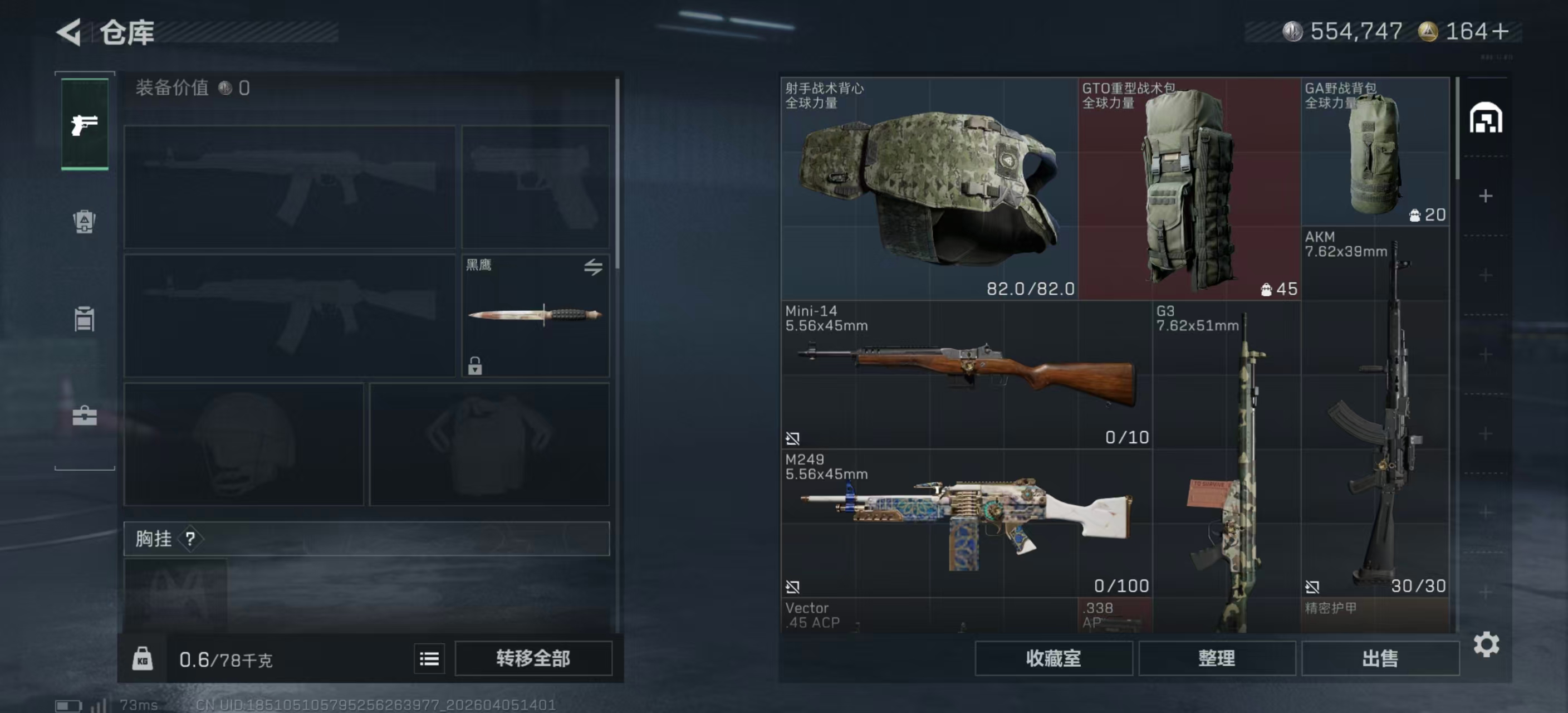Viewport: 1568px width, 713px height.
Task: Choose 出售 to sell items
Action: (1379, 658)
